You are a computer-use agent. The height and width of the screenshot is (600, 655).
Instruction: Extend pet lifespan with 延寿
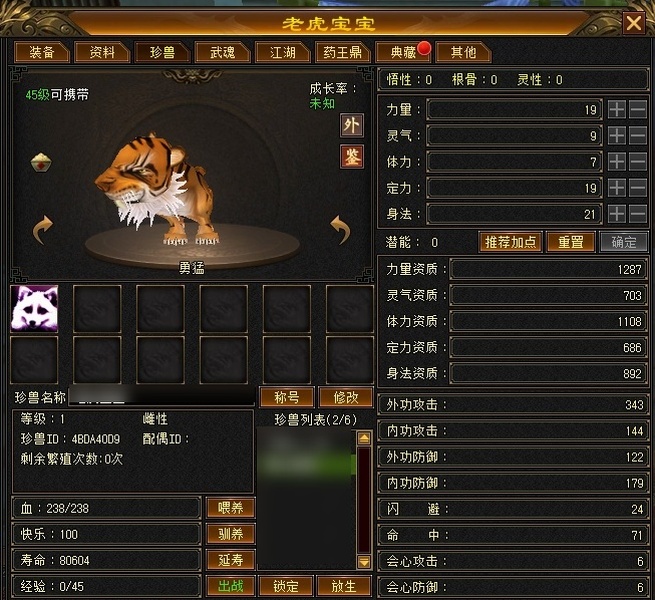(x=231, y=560)
